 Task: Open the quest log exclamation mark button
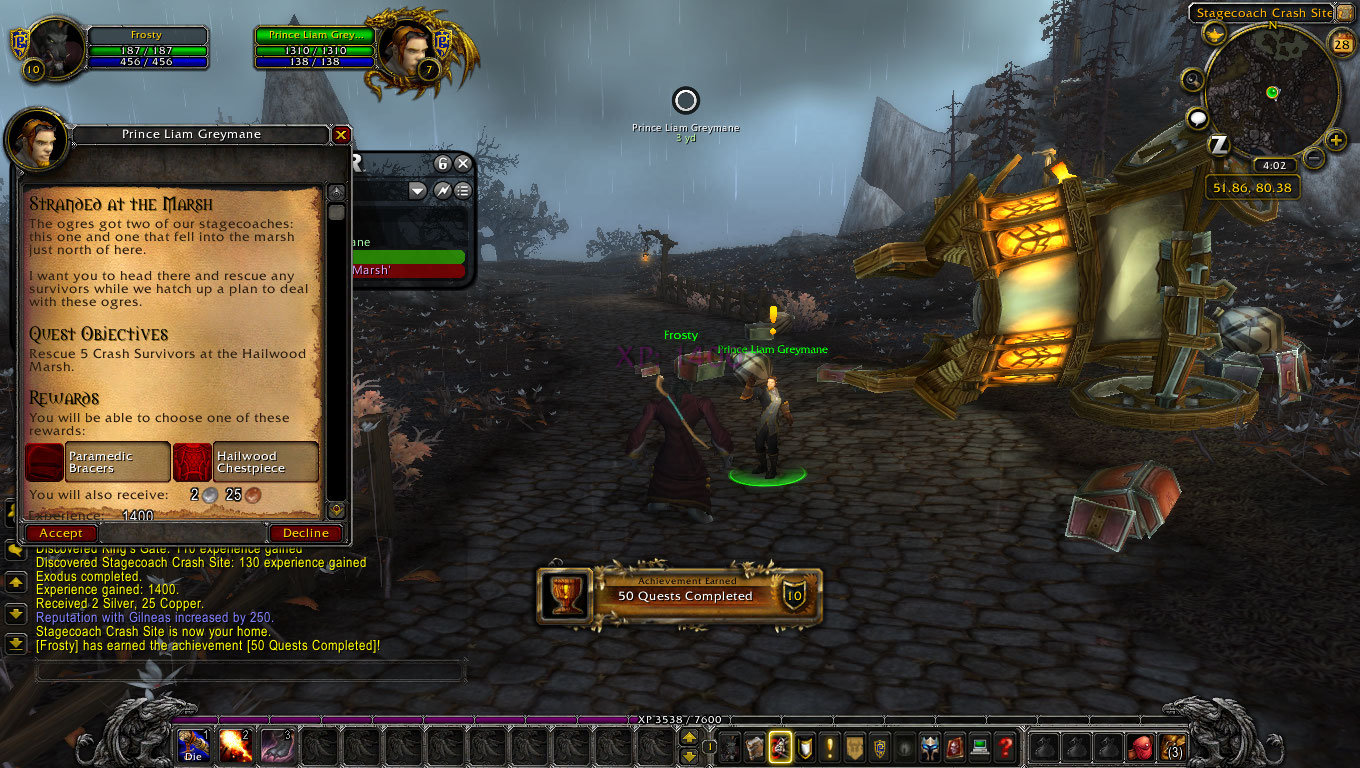click(830, 746)
